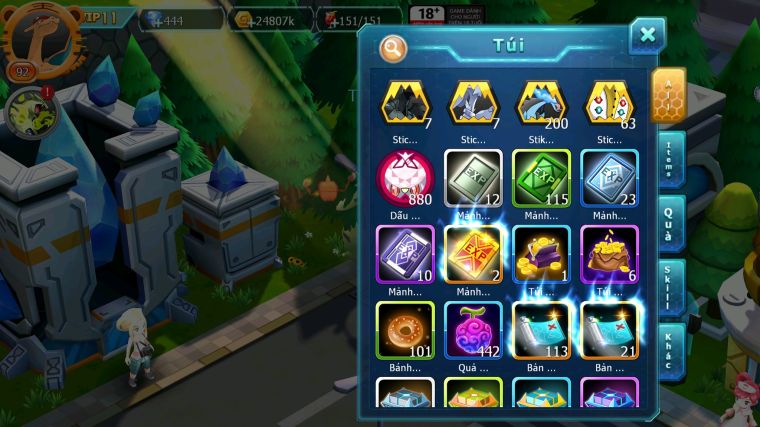Select the purple fragment card with 10
760x427 pixels.
405,254
